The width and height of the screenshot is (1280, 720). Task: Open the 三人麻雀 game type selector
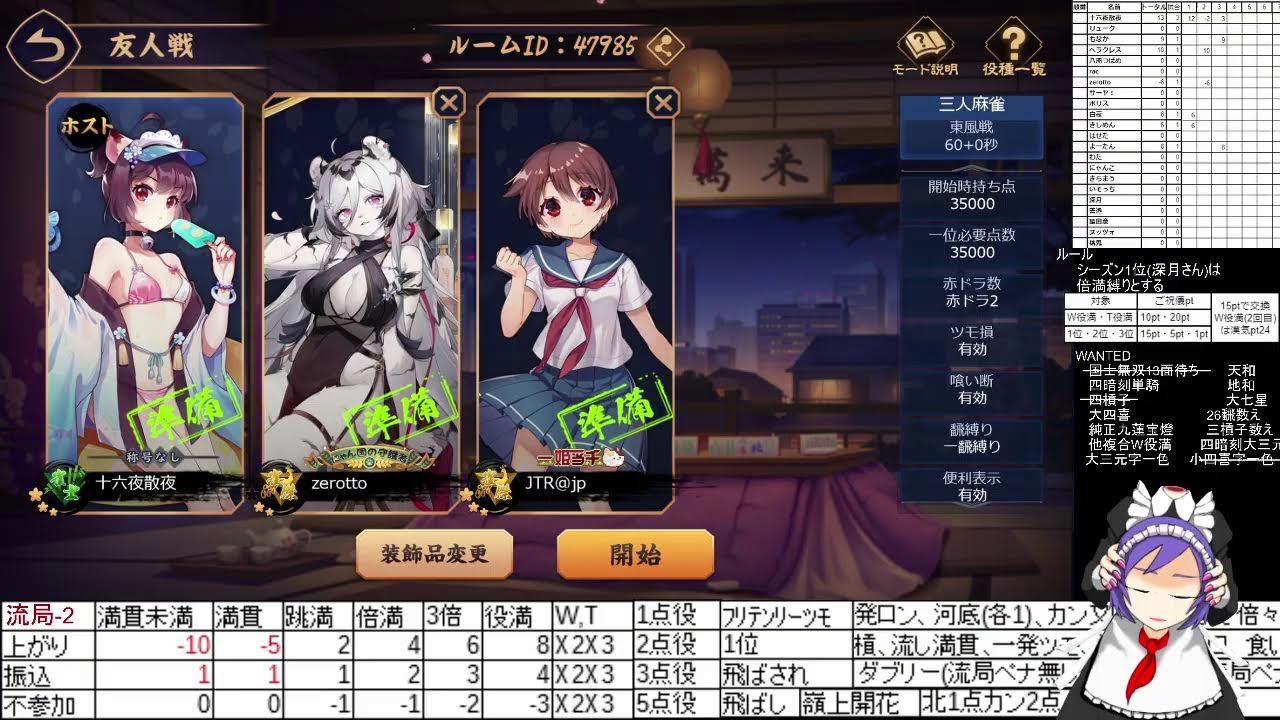pos(971,103)
